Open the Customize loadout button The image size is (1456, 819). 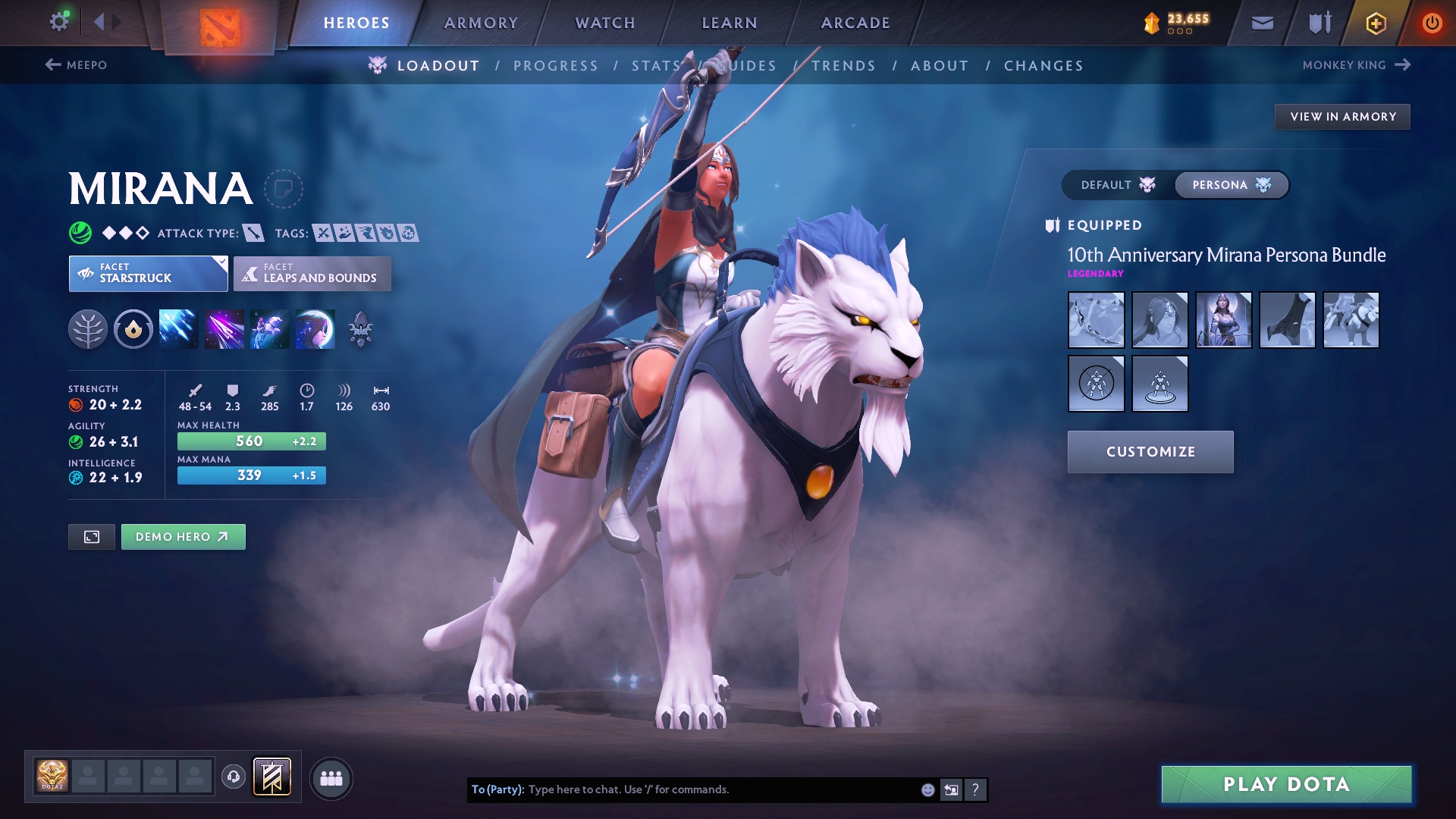pyautogui.click(x=1150, y=452)
